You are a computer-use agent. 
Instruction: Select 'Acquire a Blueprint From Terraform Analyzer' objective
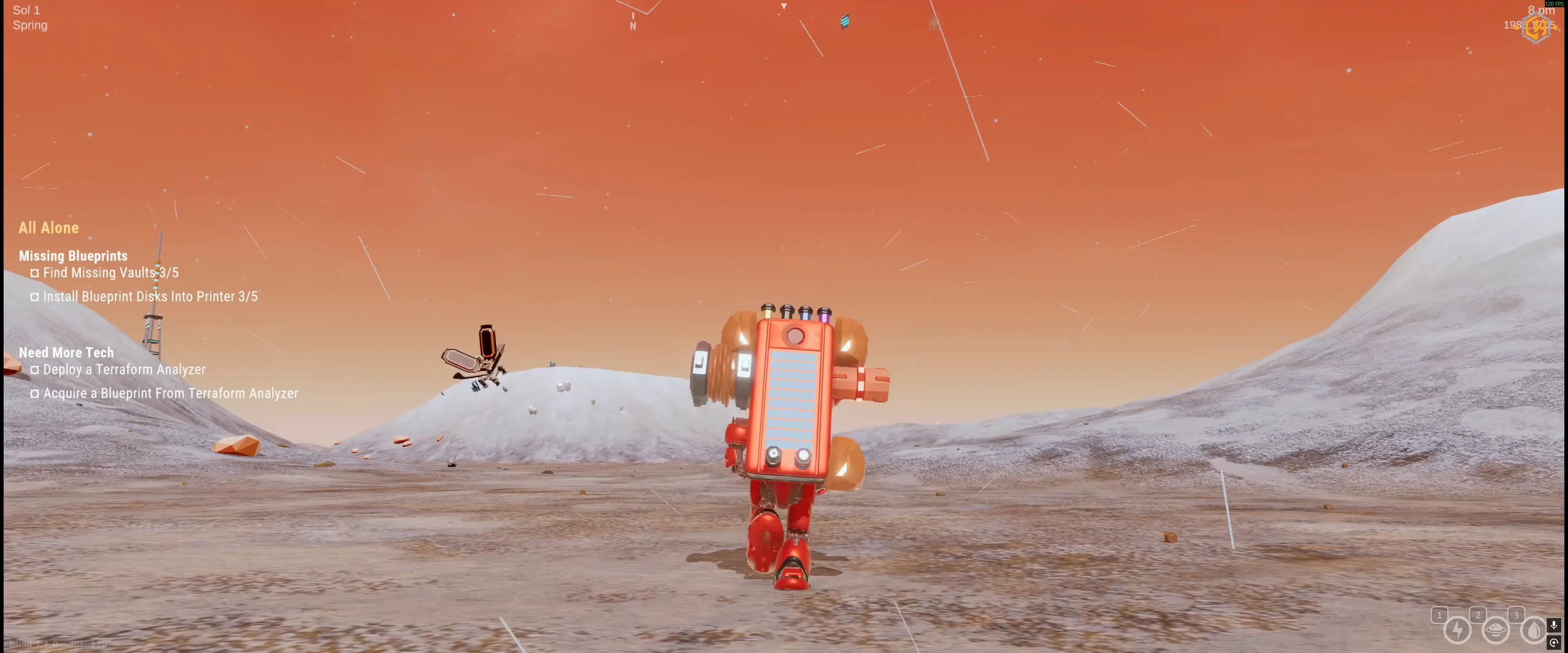171,393
